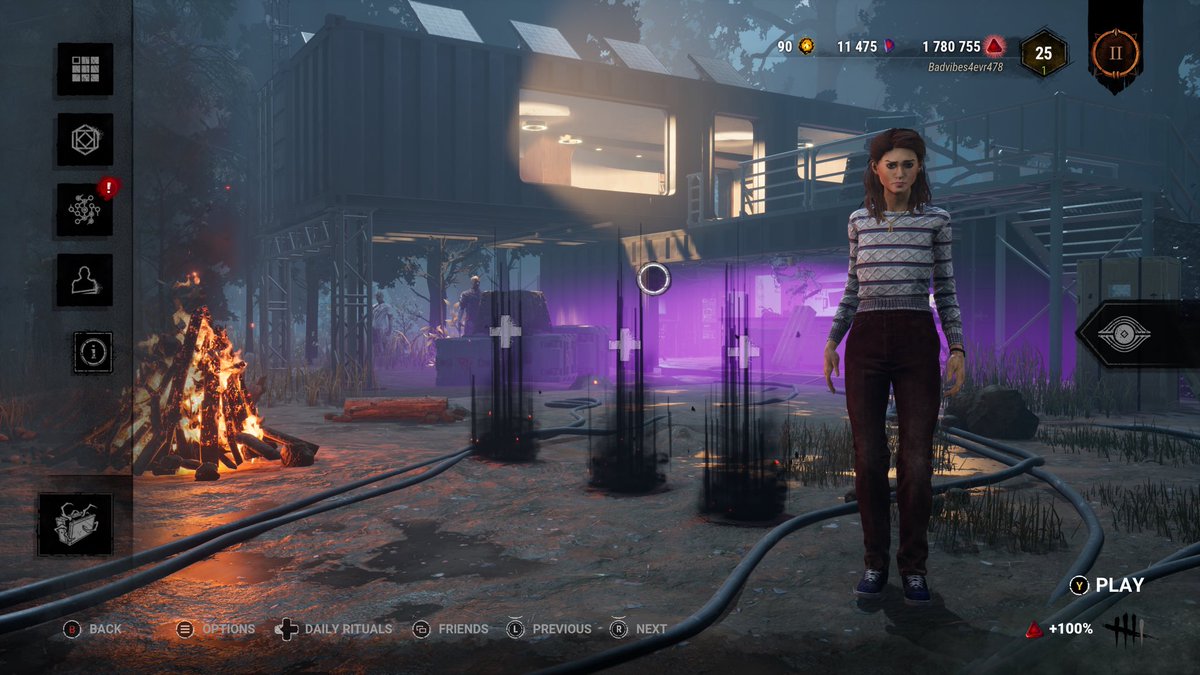
Task: Click the eye emblem role switch tab
Action: (x=1138, y=333)
